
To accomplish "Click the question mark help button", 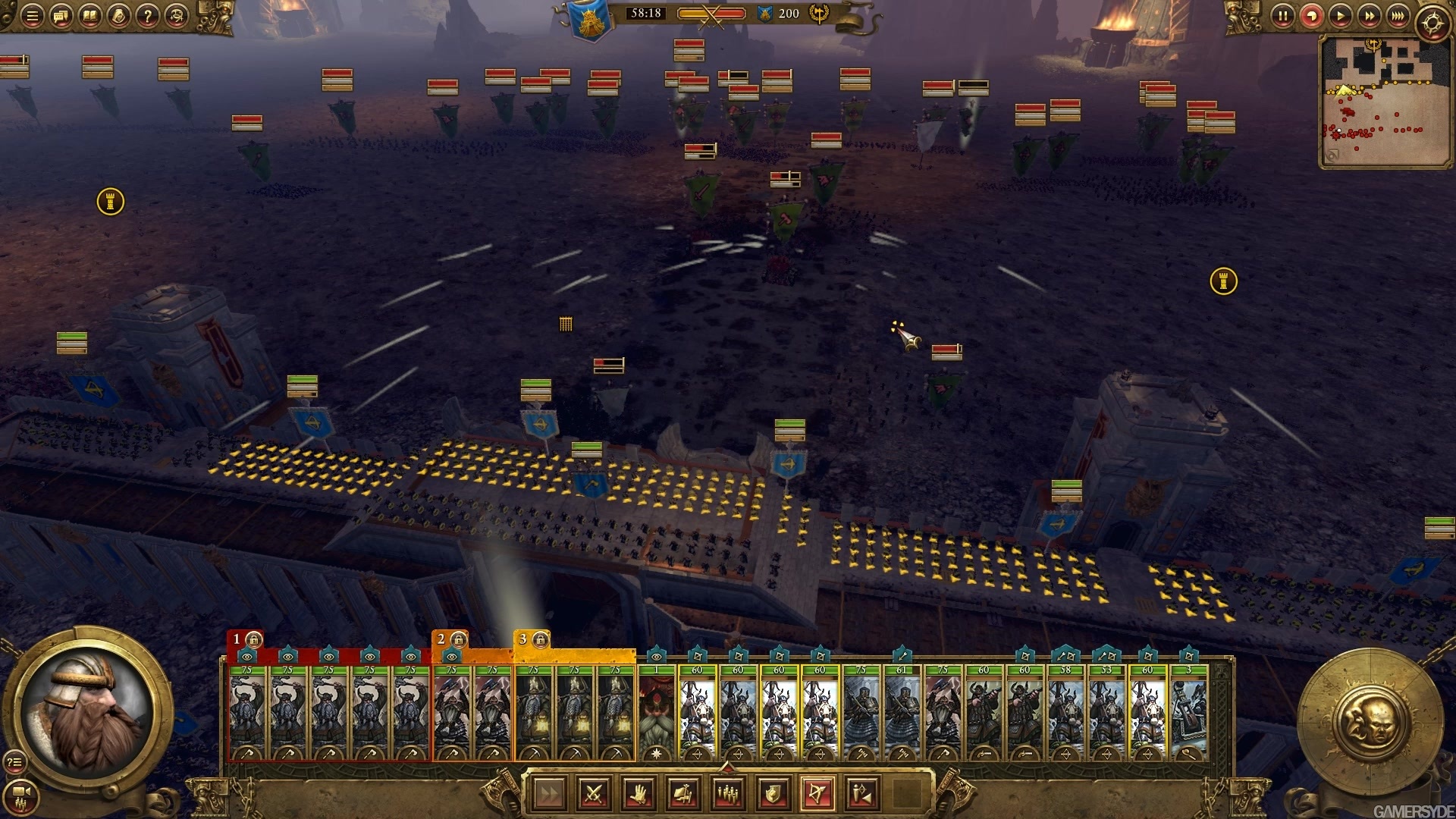I will [148, 16].
